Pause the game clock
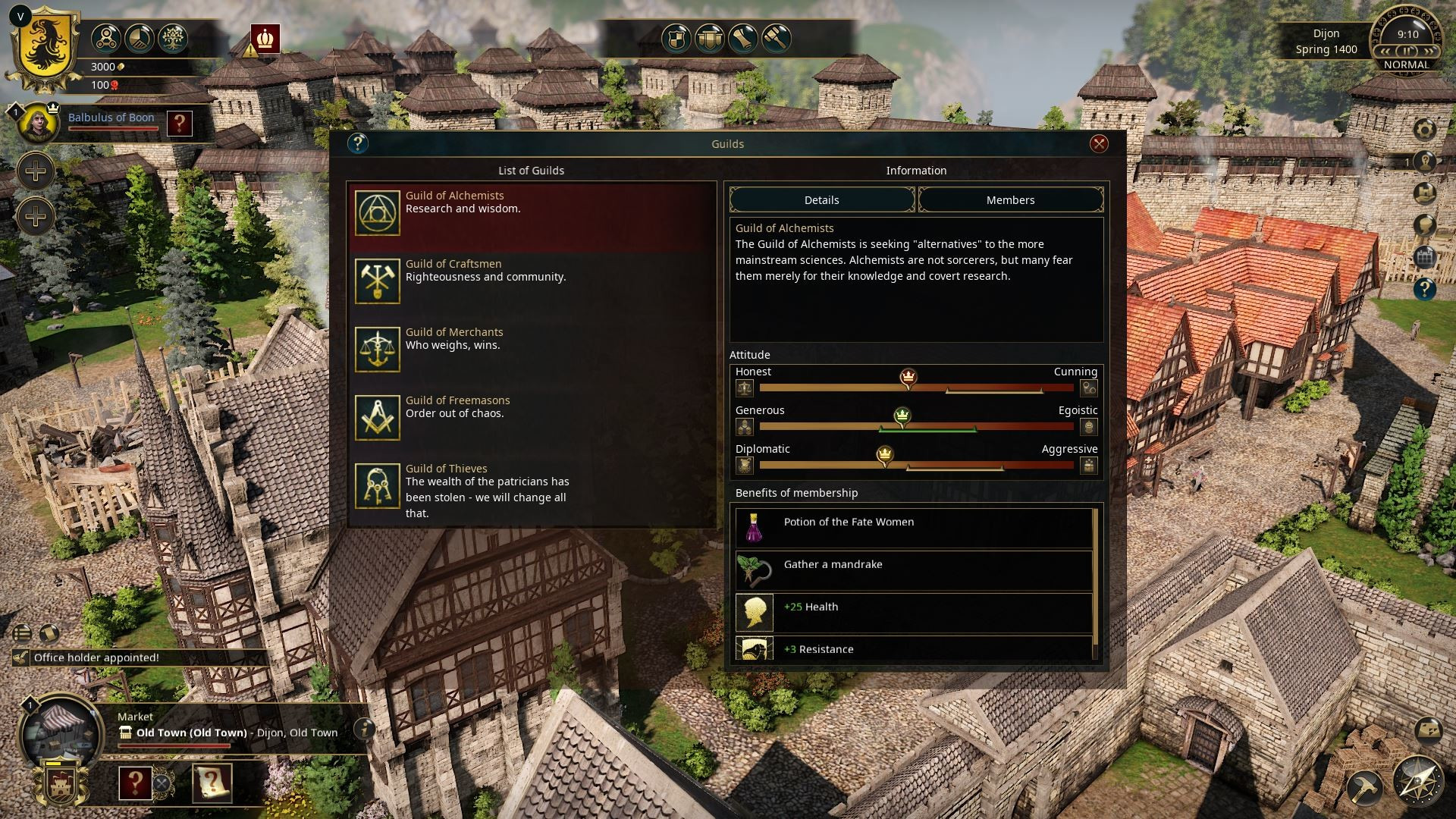Screen dimensions: 1456x819 [1407, 51]
